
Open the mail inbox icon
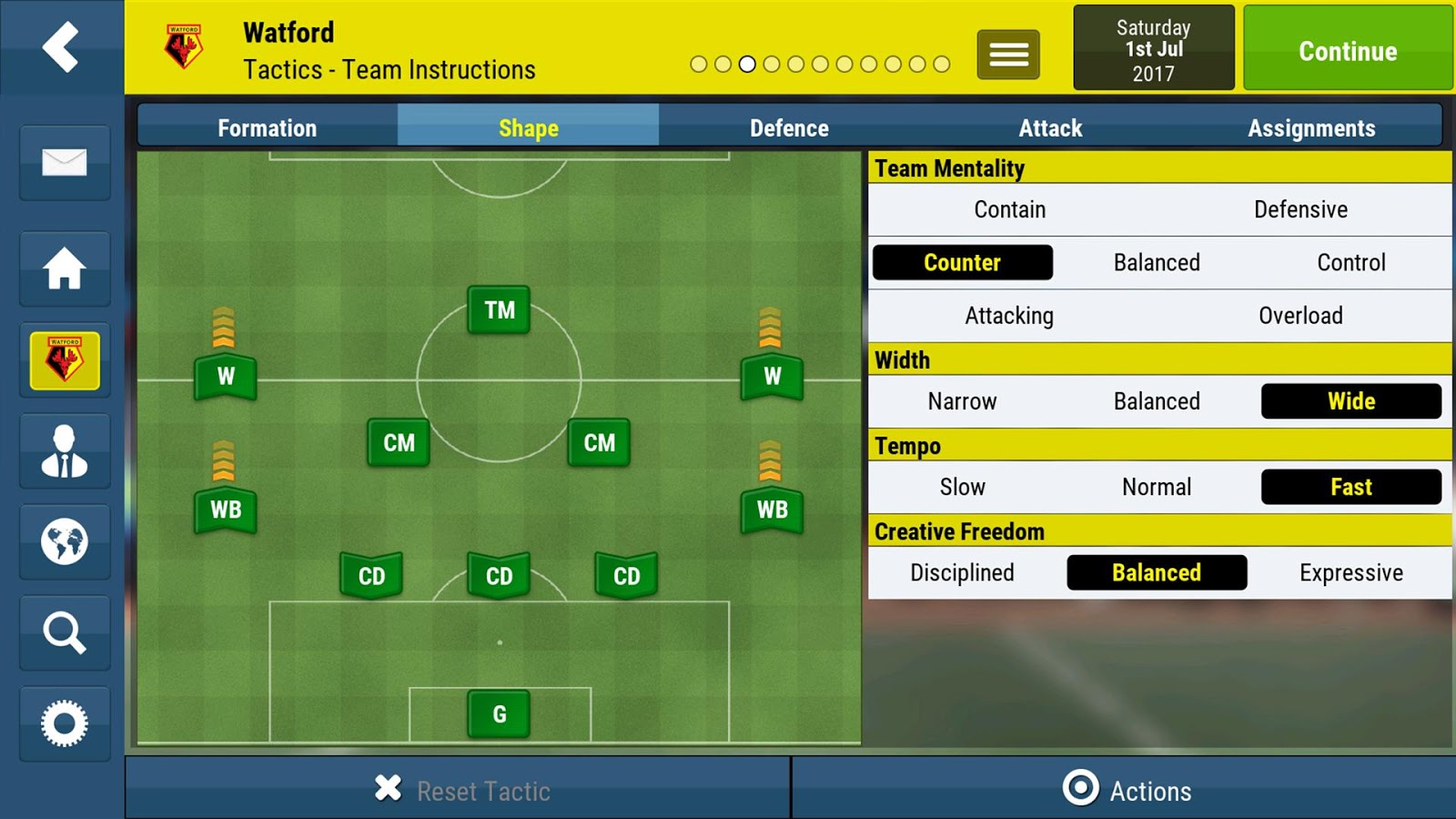pos(64,163)
